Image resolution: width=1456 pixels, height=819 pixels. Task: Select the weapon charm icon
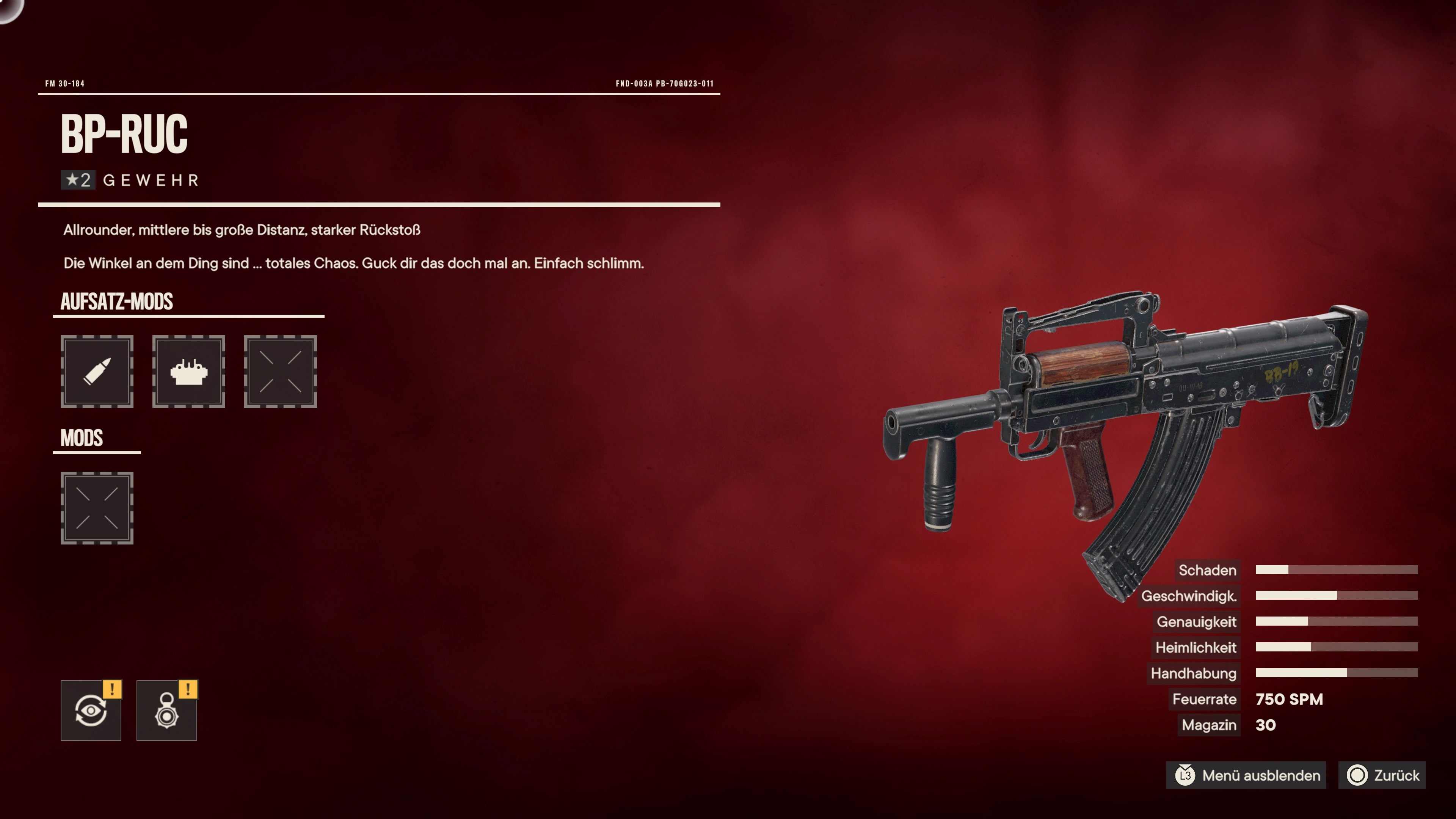(167, 710)
